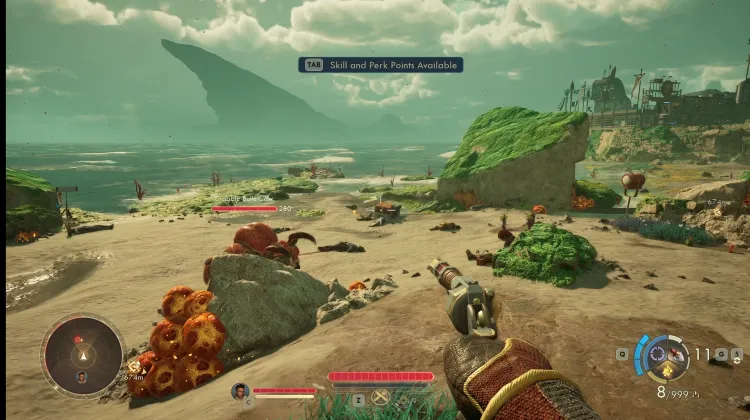
Task: Select the companion portrait icon
Action: [x=240, y=391]
